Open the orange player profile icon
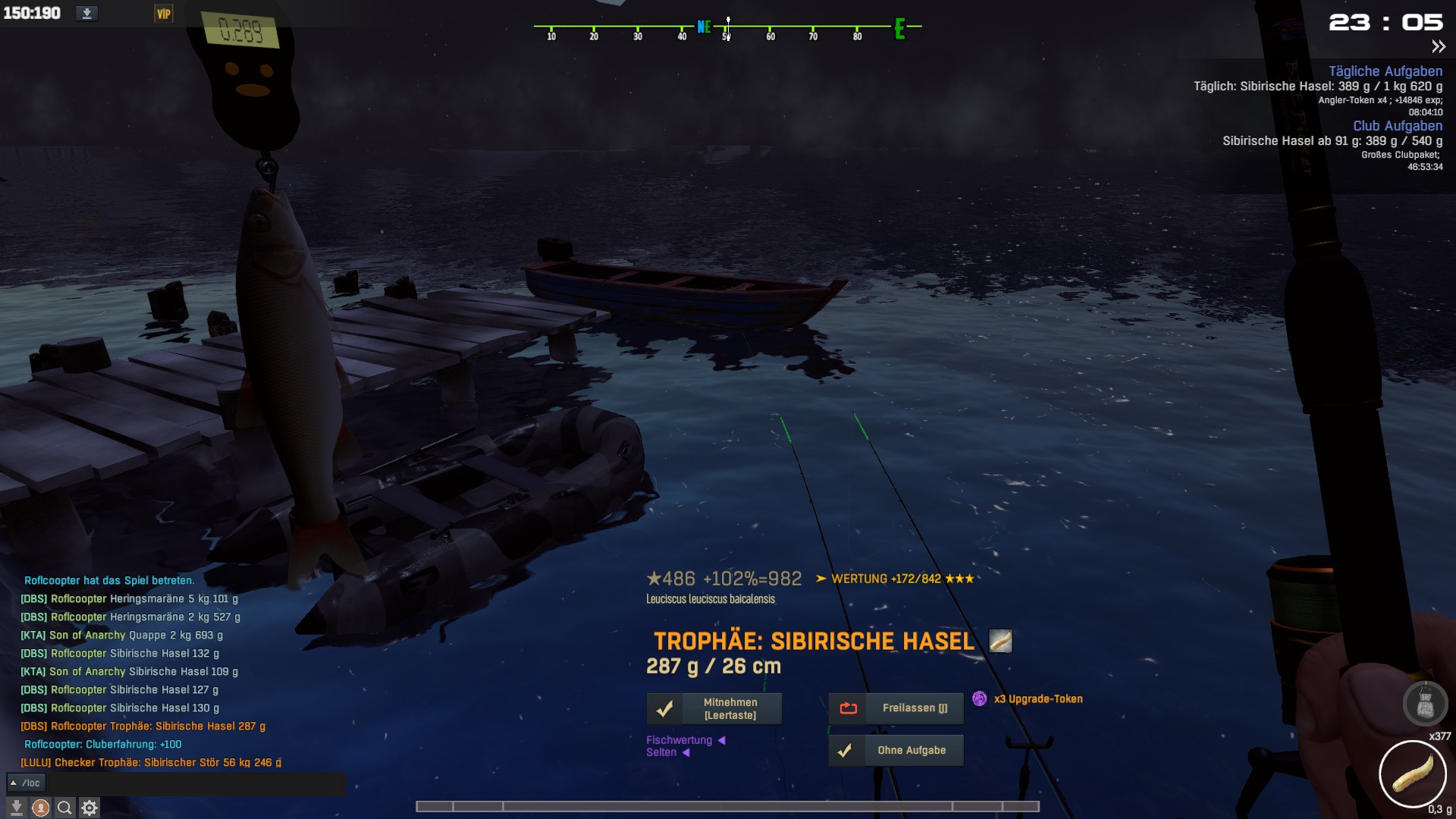 (40, 808)
